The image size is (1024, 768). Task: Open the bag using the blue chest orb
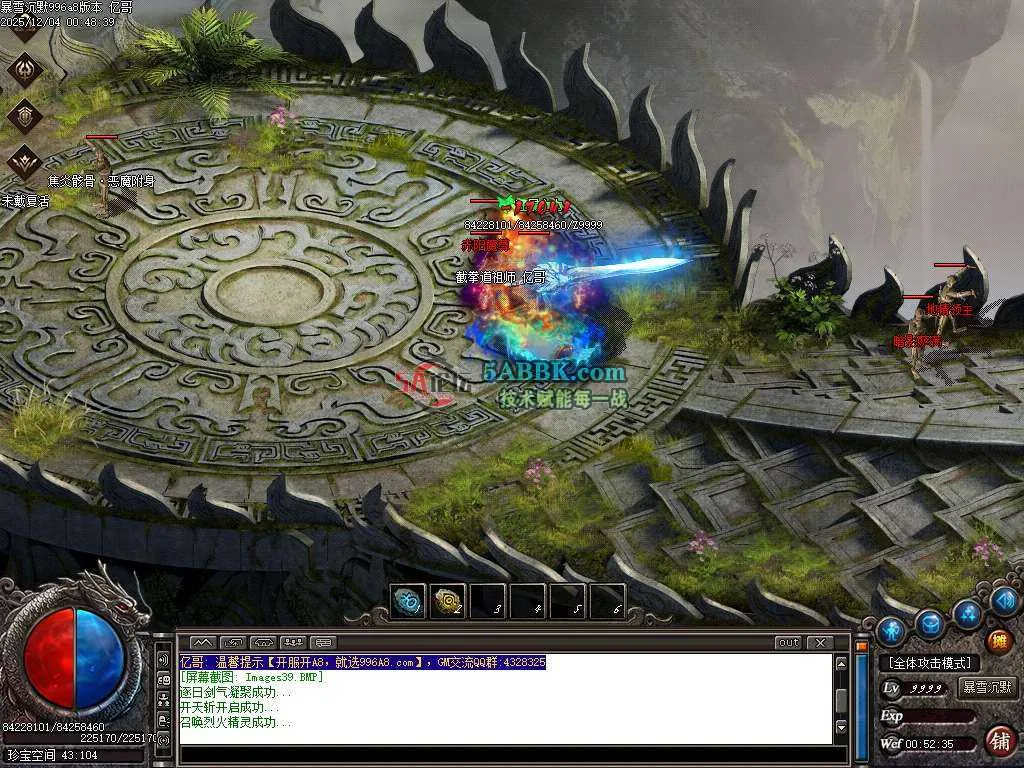pyautogui.click(x=931, y=624)
